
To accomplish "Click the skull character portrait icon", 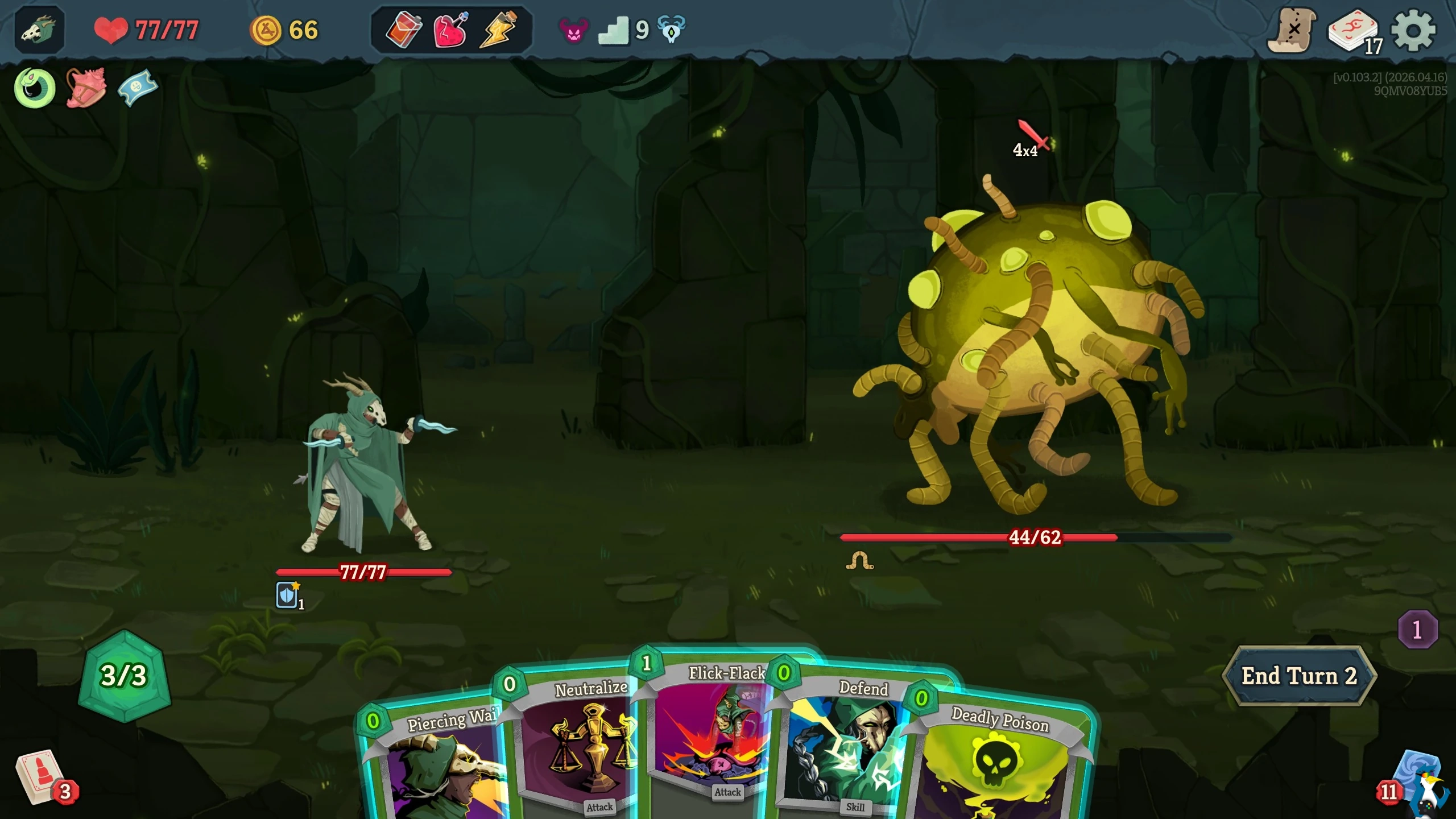I will (x=40, y=30).
